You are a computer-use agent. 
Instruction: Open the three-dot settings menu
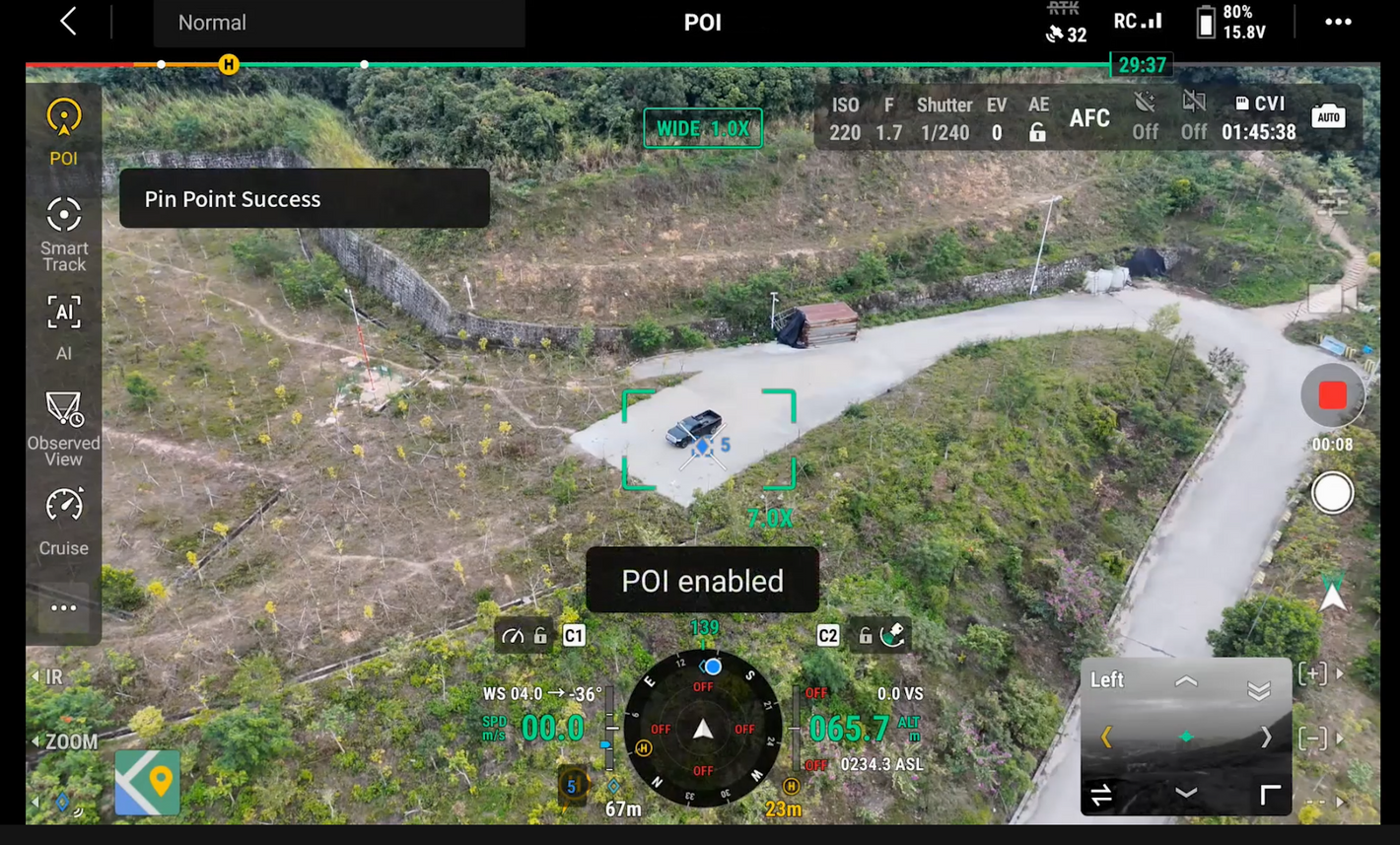[1337, 22]
